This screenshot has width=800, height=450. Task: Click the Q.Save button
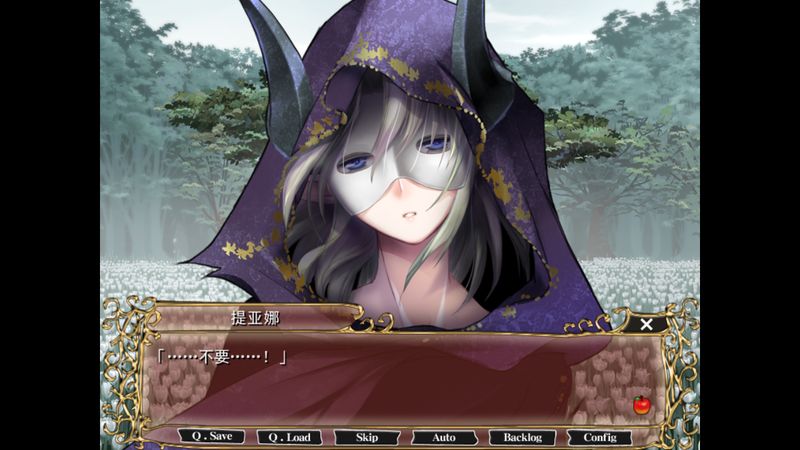coord(211,437)
